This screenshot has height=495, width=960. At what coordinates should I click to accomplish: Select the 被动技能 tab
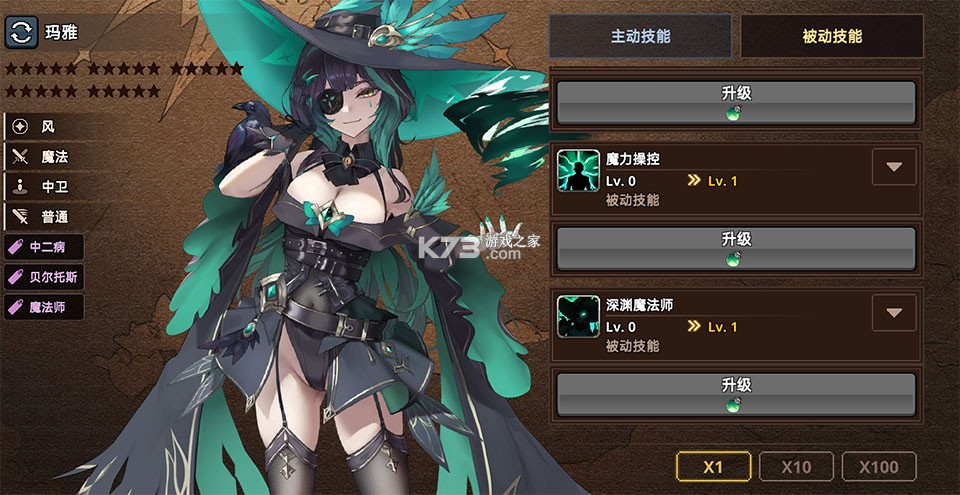click(832, 37)
